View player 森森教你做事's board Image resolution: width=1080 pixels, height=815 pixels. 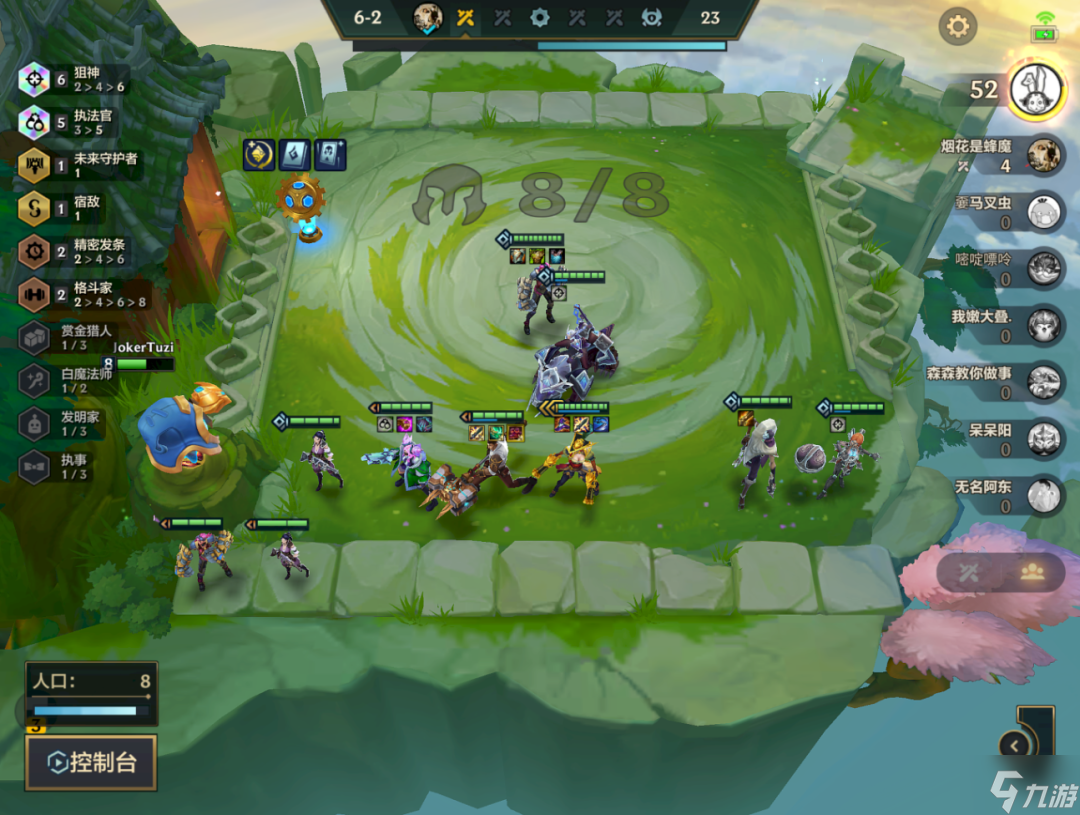point(1044,381)
